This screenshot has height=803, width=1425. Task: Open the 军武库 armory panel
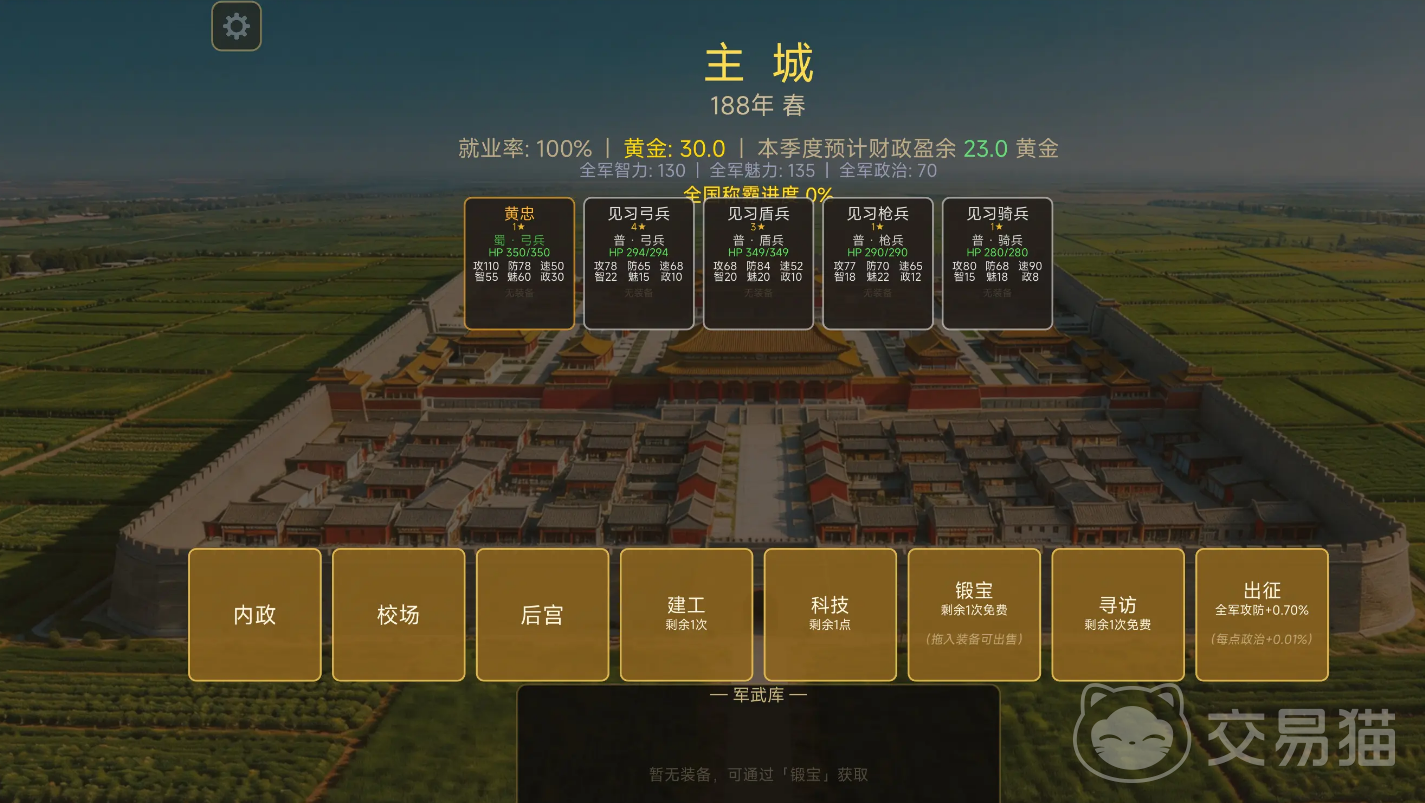pyautogui.click(x=760, y=694)
